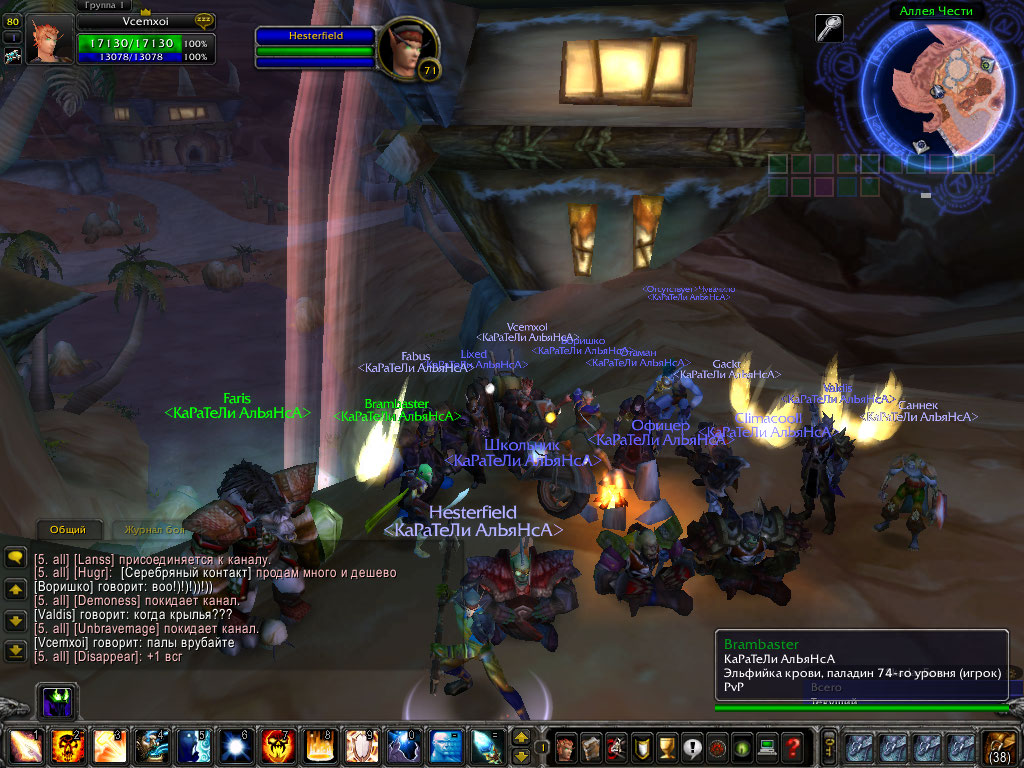Open the quest log goblet button

click(x=667, y=747)
